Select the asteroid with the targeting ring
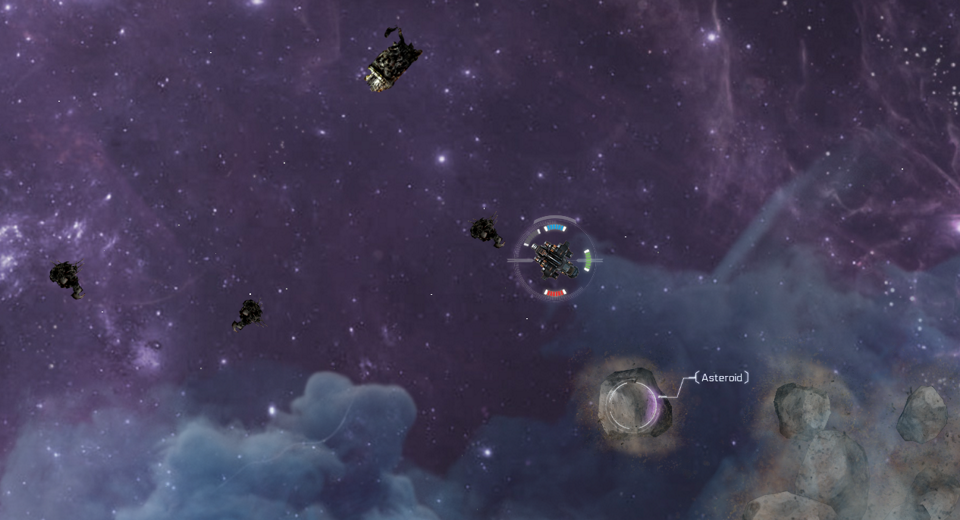 point(633,404)
